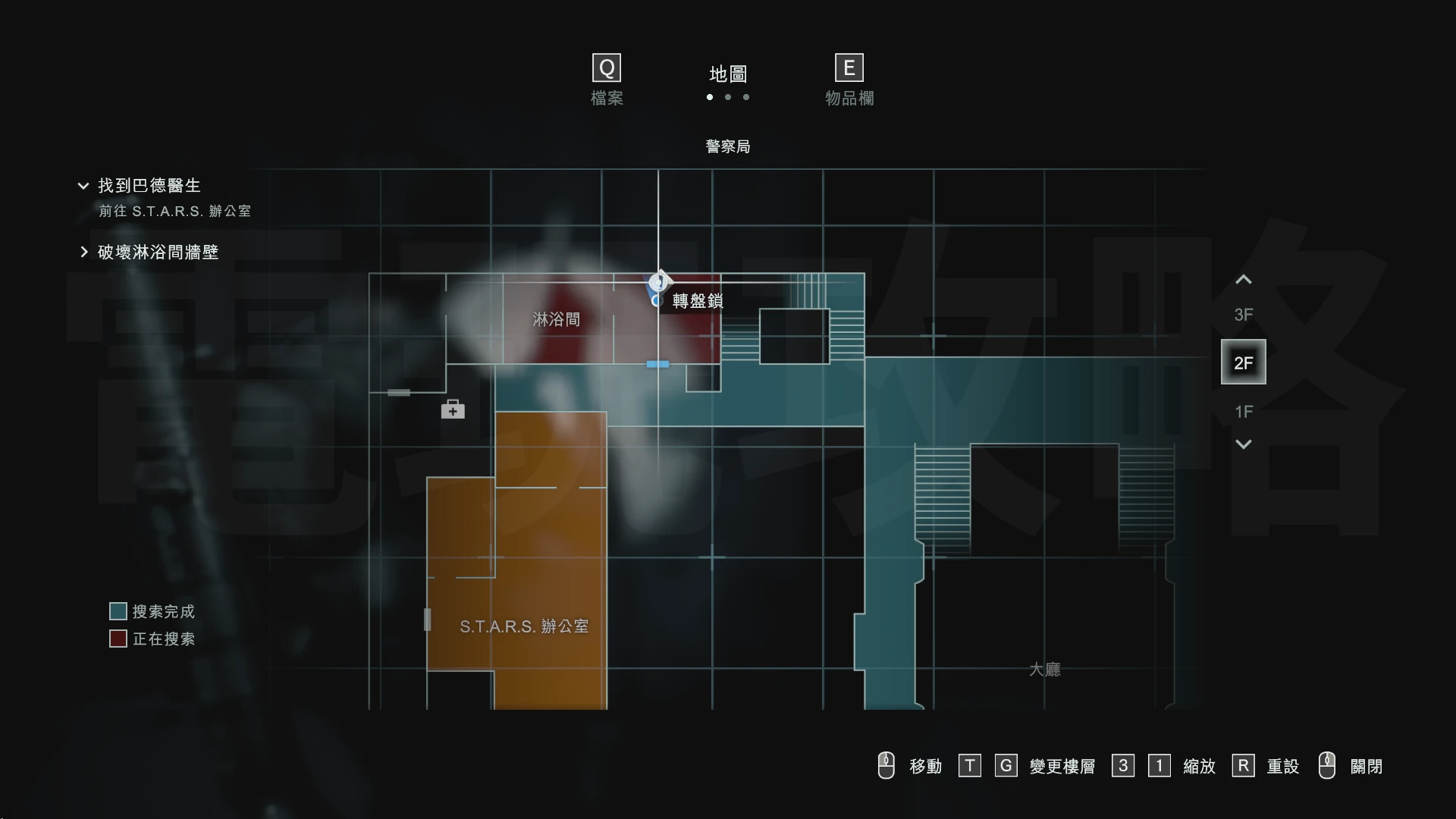1456x819 pixels.
Task: Select the S.T.A.R.S. 辦公室 room on the map
Action: pyautogui.click(x=523, y=626)
